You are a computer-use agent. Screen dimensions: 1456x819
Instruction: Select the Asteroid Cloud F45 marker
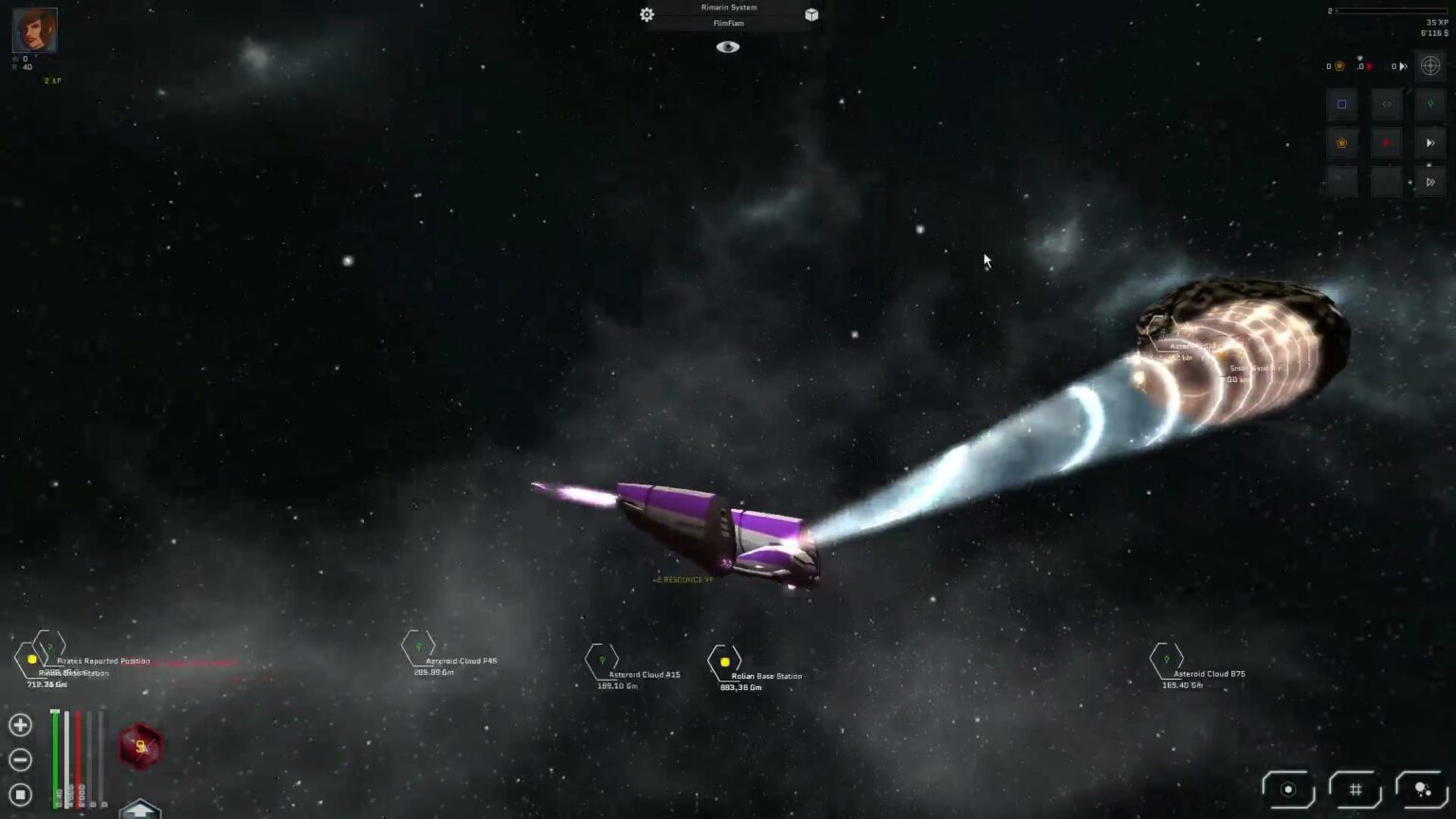click(417, 647)
